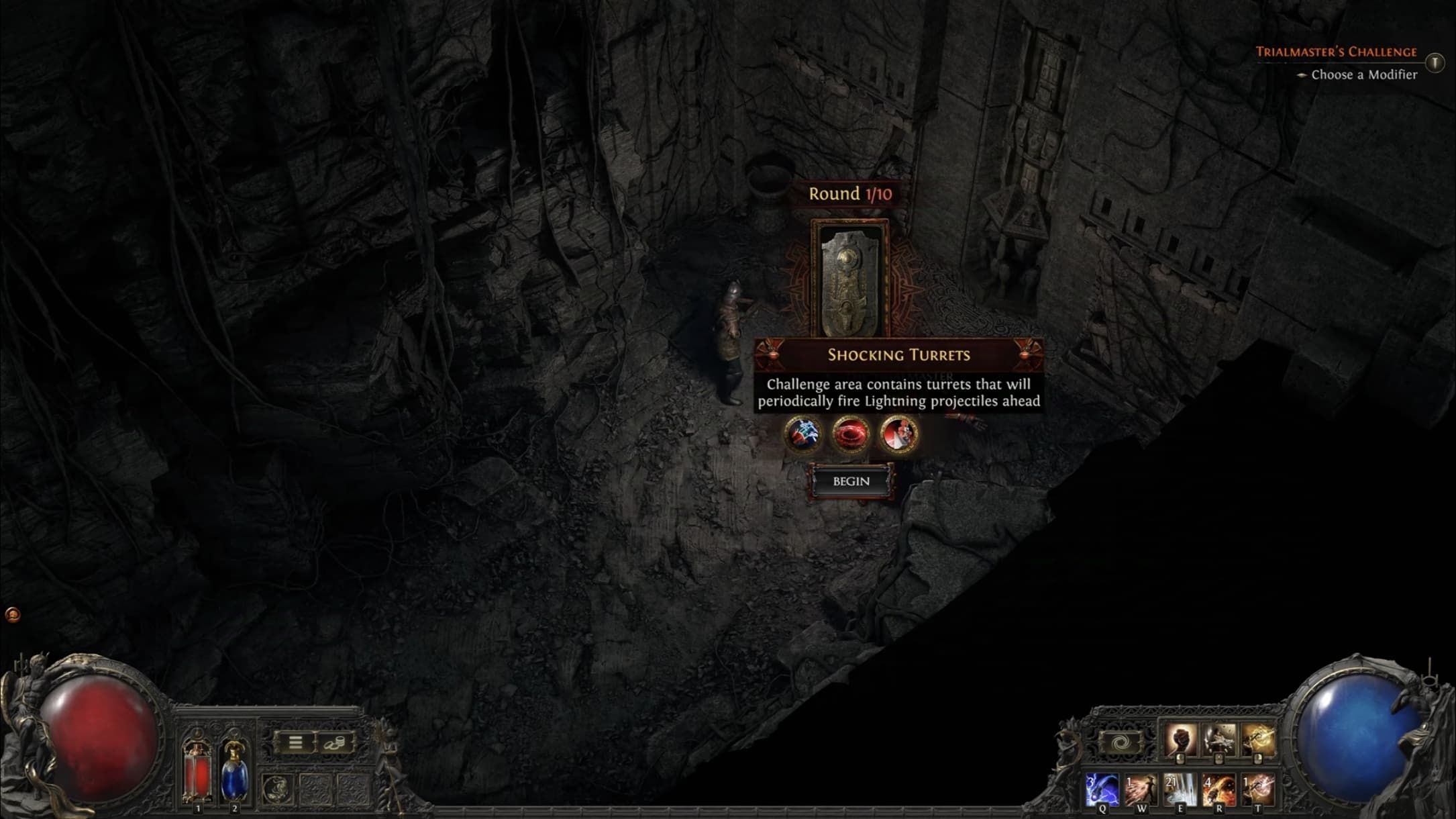The image size is (1456, 819).
Task: Select the Shocking Turrets lightning modifier icon
Action: pos(802,434)
